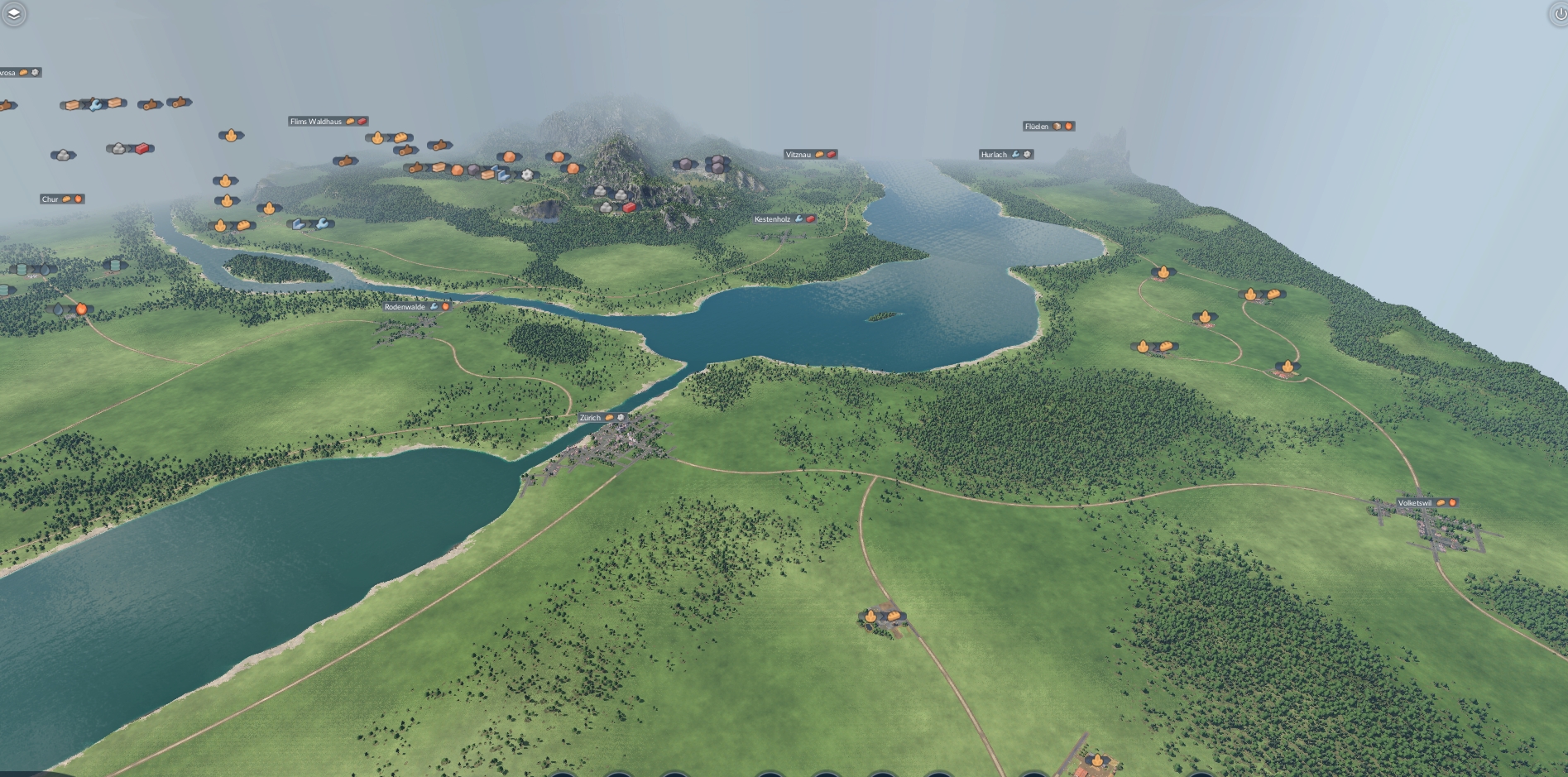This screenshot has width=1568, height=777.
Task: Open the map layers button
Action: point(13,13)
